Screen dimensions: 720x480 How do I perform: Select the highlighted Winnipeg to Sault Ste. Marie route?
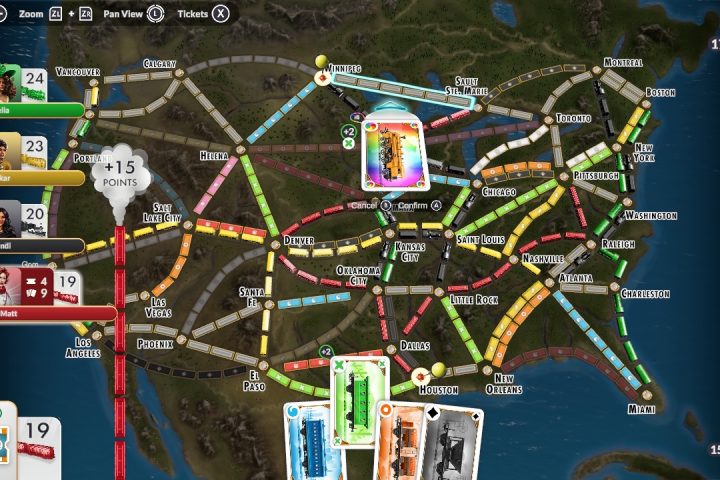click(x=400, y=88)
